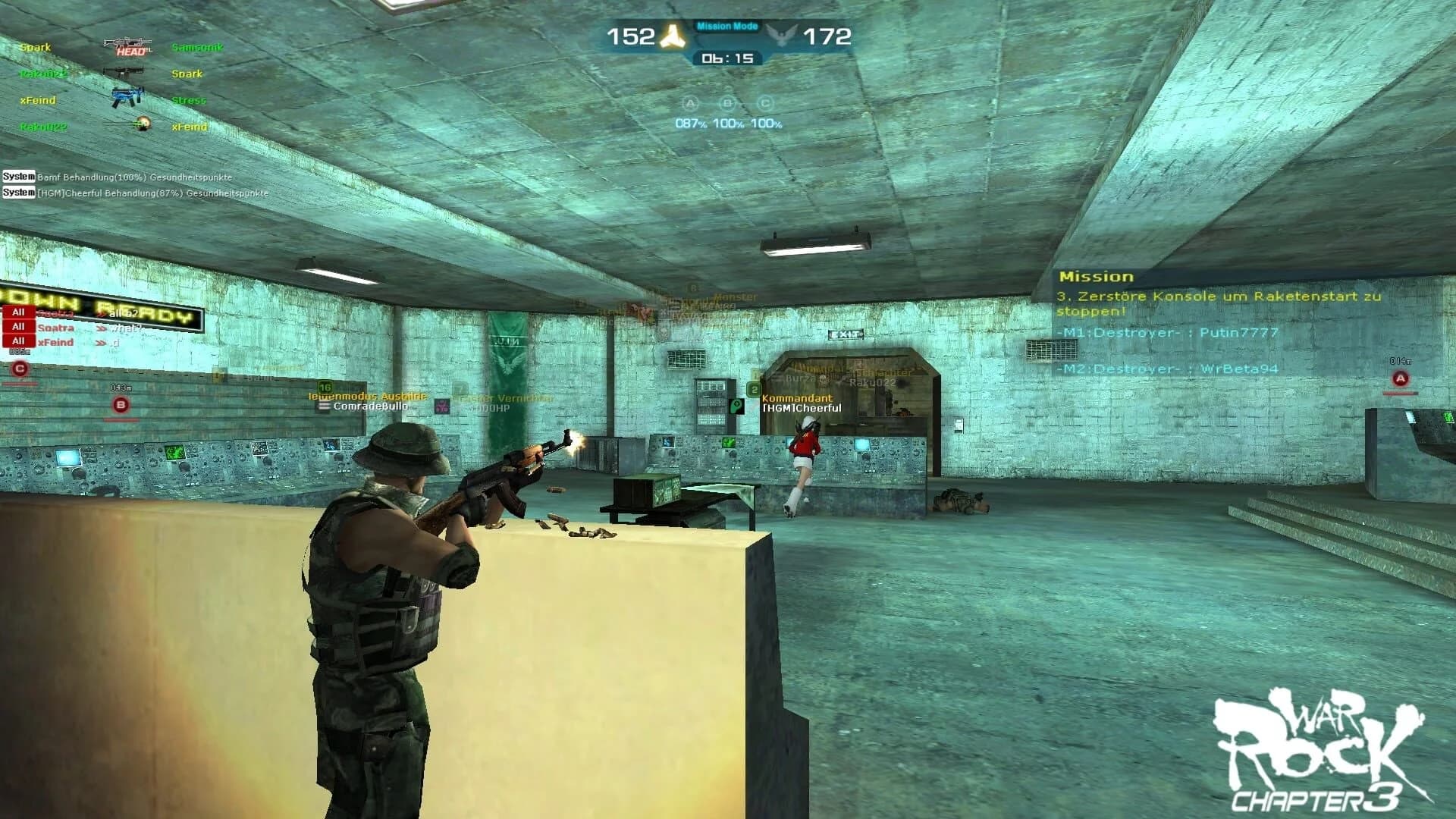Click the machine gun headshot kill icon
This screenshot has width=1456, height=819.
127,44
